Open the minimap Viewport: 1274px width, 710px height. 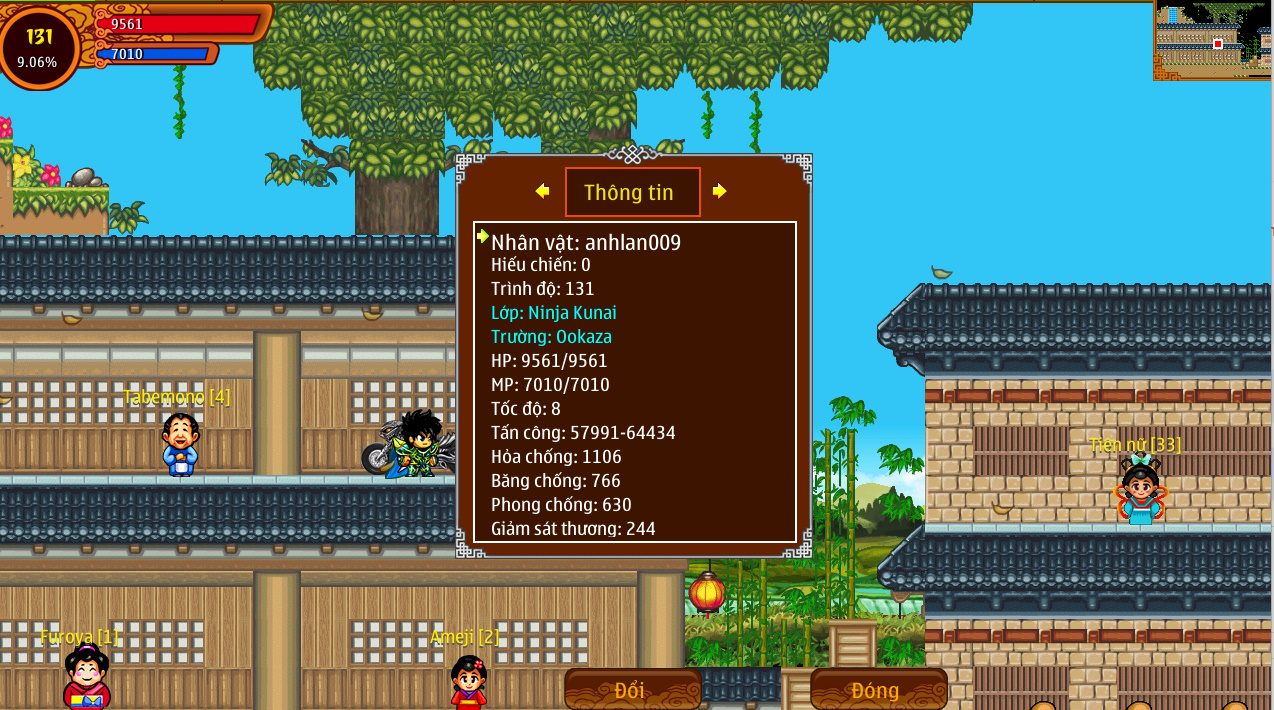click(x=1212, y=40)
